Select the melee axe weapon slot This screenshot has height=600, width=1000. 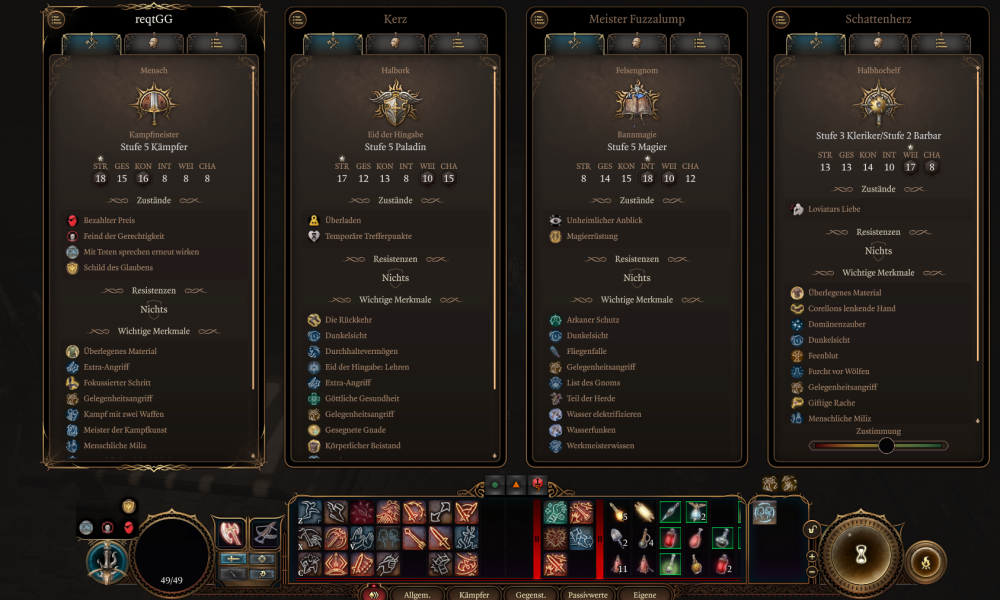point(232,533)
